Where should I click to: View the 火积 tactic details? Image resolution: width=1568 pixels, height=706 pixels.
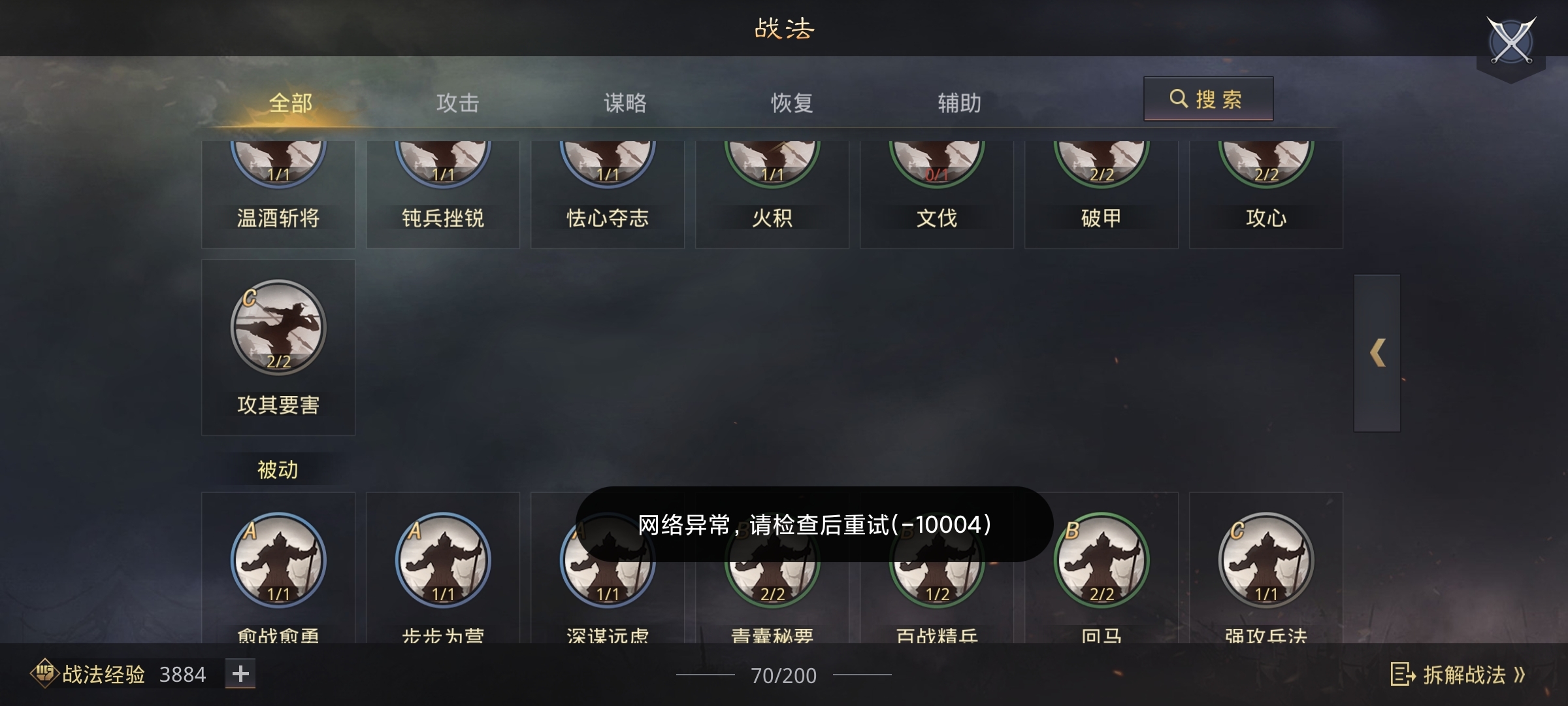point(772,163)
